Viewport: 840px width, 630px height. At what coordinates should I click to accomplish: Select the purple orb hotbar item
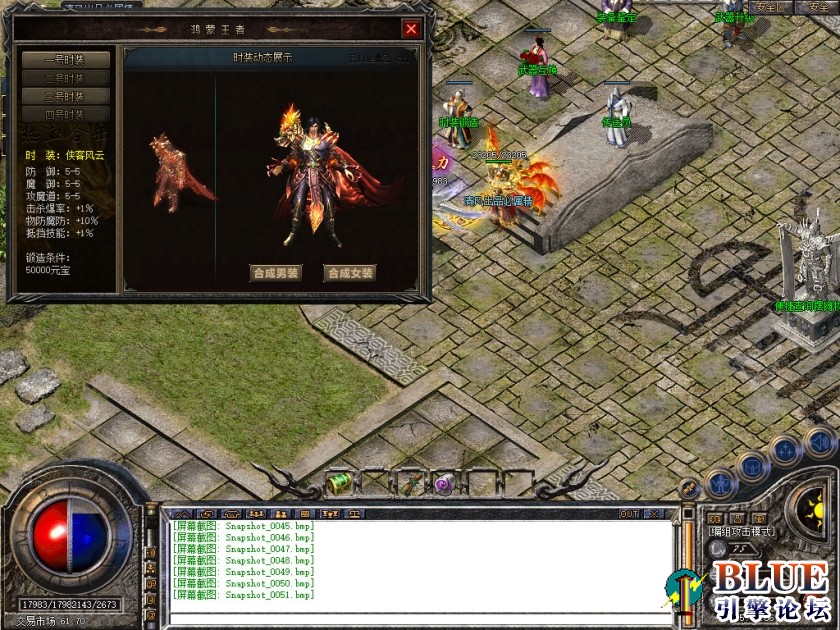tap(444, 484)
